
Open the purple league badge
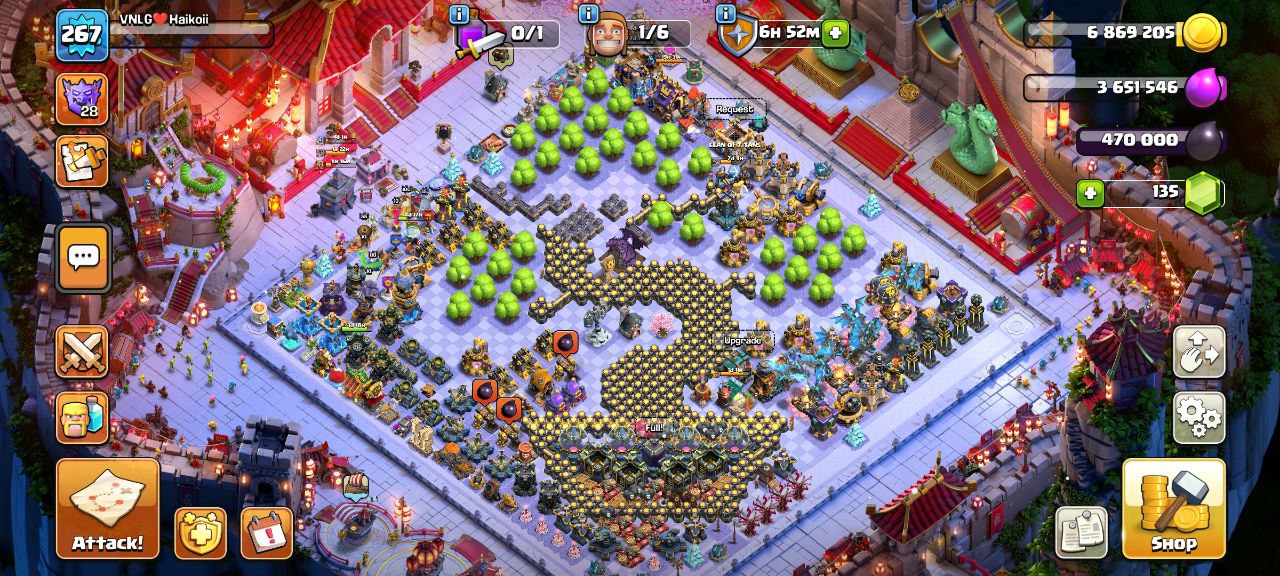pos(82,98)
